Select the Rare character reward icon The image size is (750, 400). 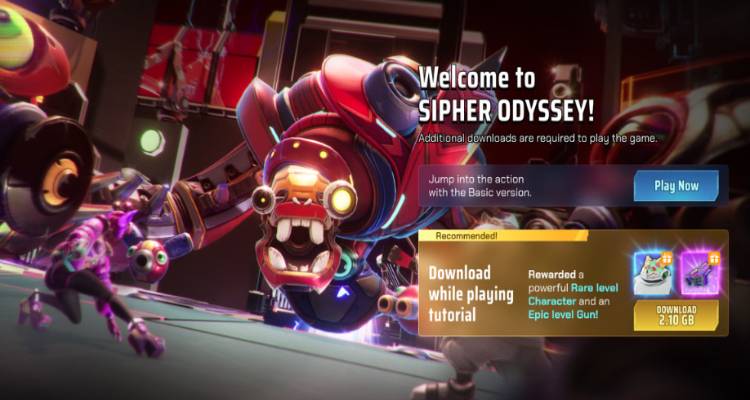(x=653, y=273)
